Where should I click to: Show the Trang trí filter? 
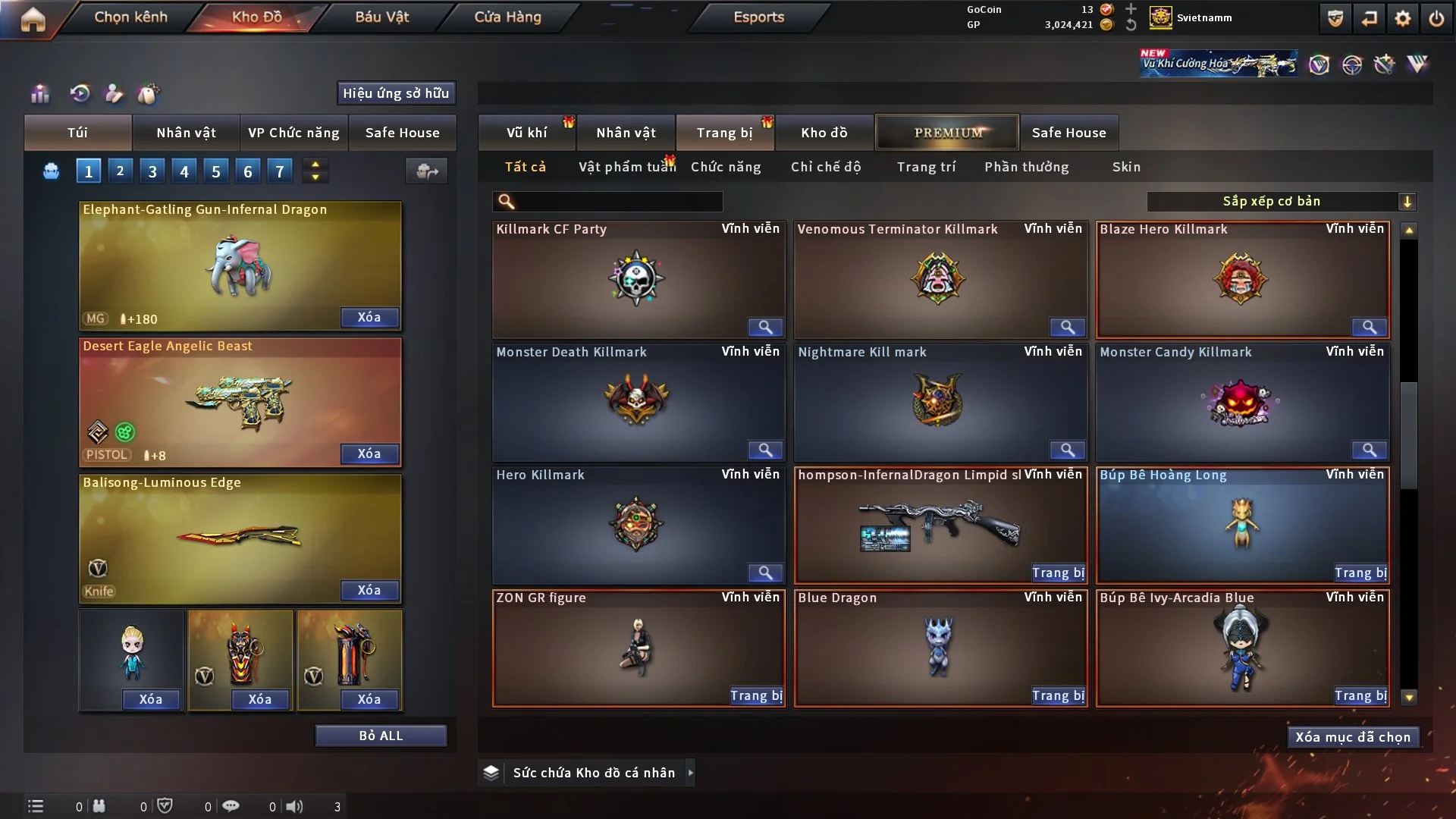tap(926, 167)
